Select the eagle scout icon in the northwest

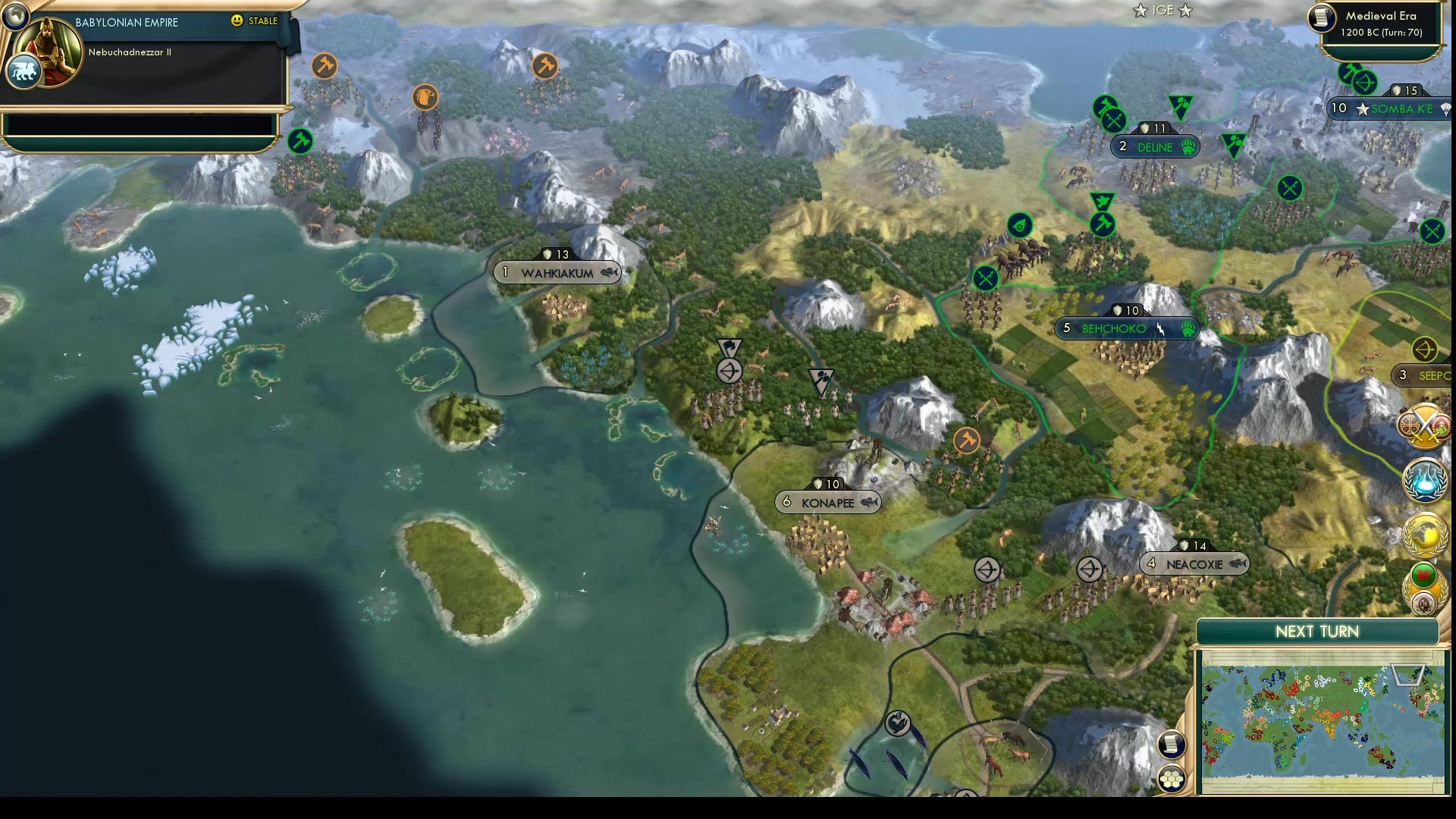[x=425, y=97]
